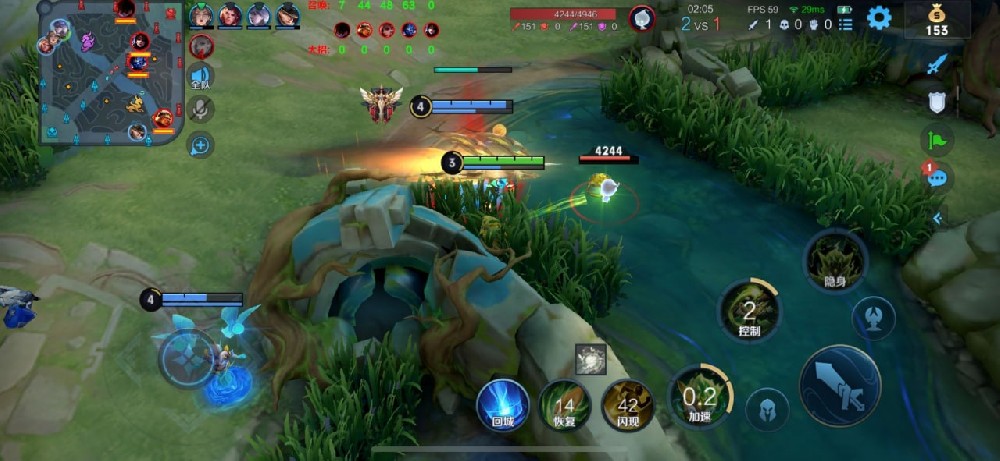Activate 回城 recall to base
This screenshot has width=1000, height=461.
tap(502, 405)
